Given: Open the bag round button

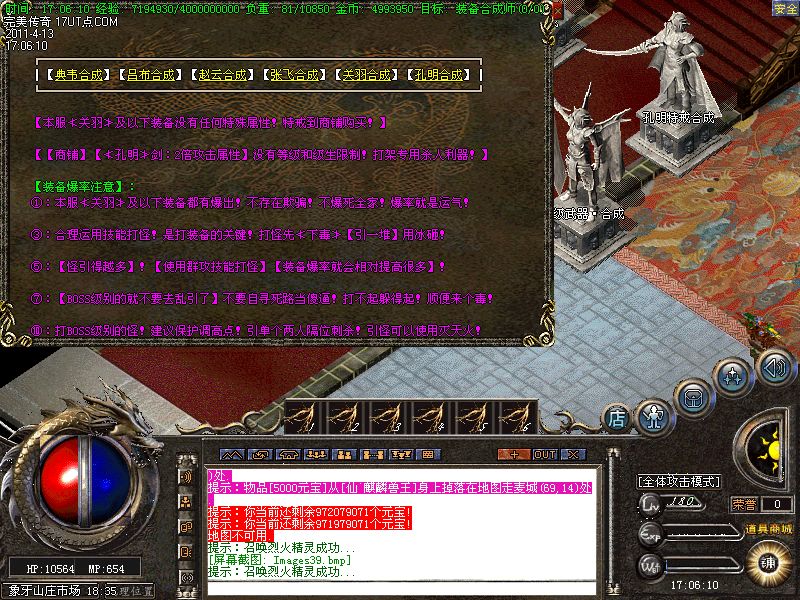Looking at the screenshot, I should point(693,397).
